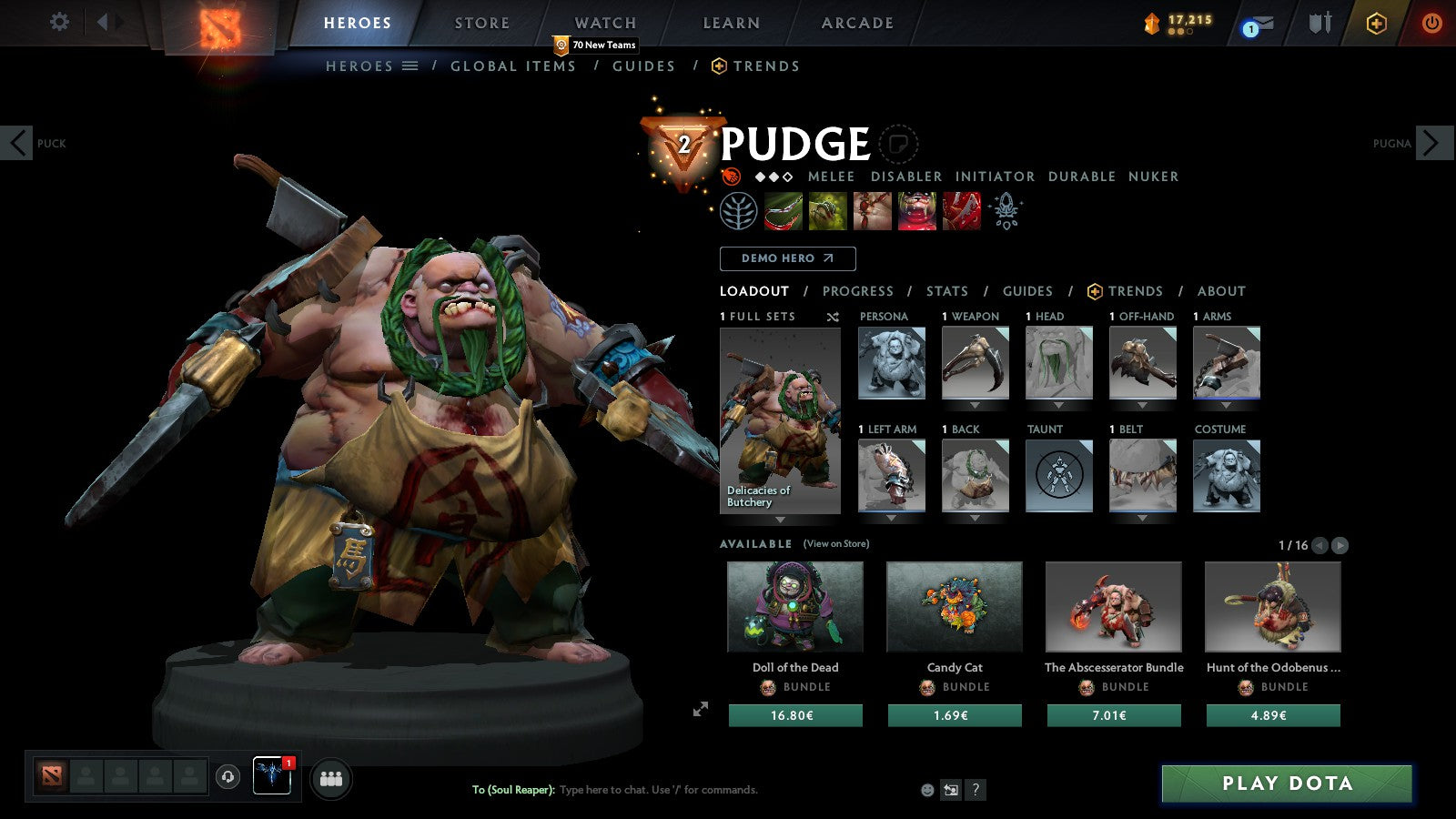Screen dimensions: 1456x819
Task: Choose the Persona slot
Action: [891, 363]
